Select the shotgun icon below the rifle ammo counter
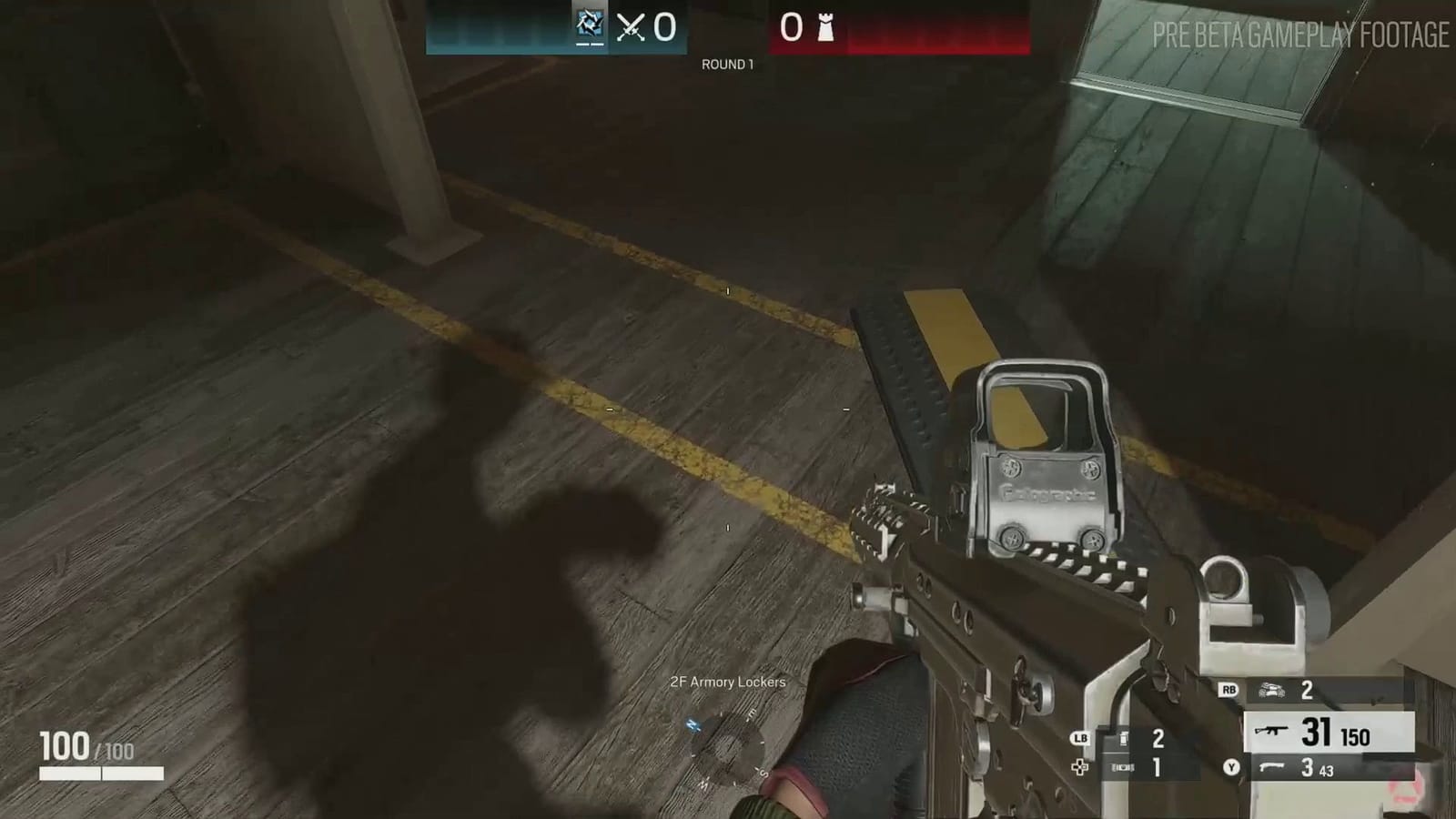 click(1272, 767)
